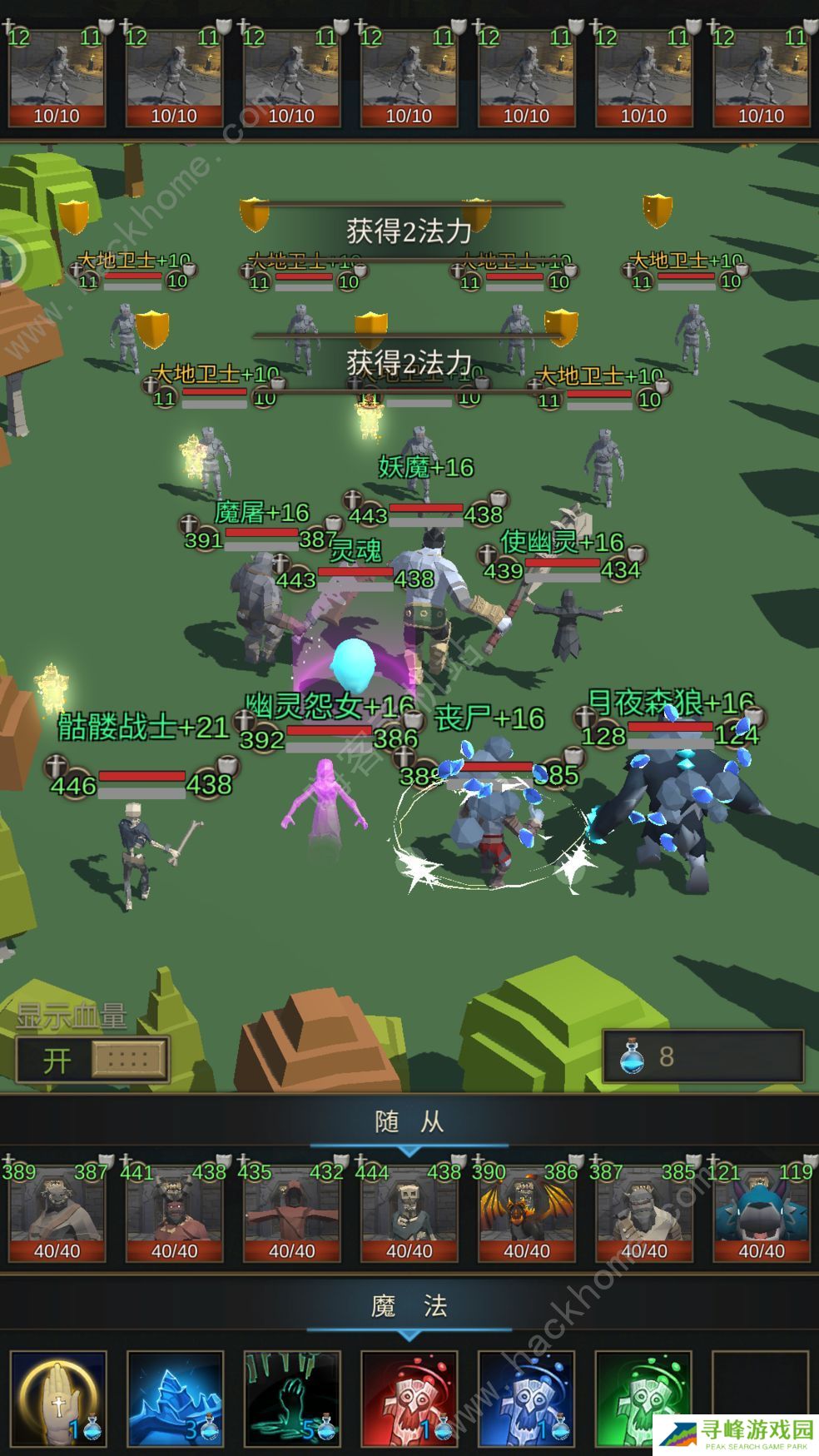
Task: Use the blue totem mask spell
Action: (526, 1398)
